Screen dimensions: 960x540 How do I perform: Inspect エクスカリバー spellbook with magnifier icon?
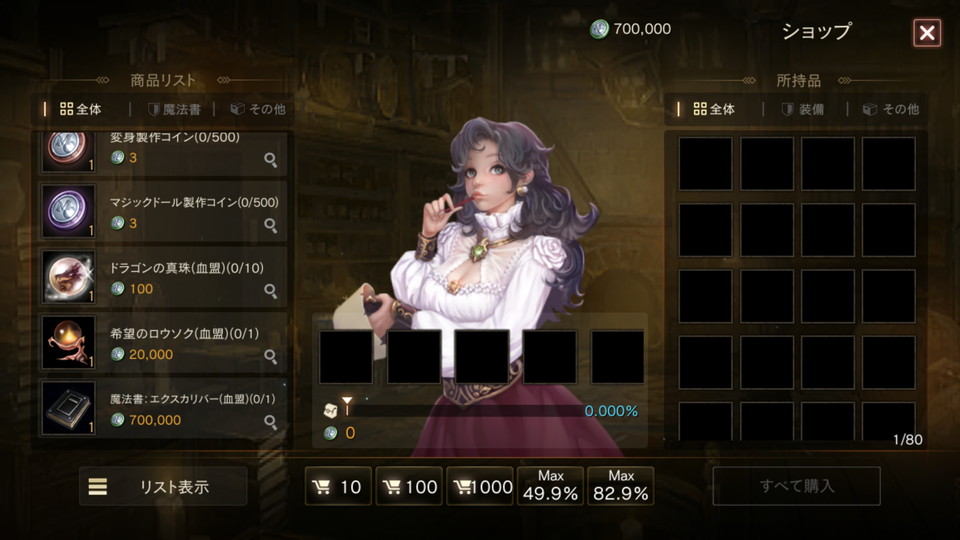pos(270,422)
